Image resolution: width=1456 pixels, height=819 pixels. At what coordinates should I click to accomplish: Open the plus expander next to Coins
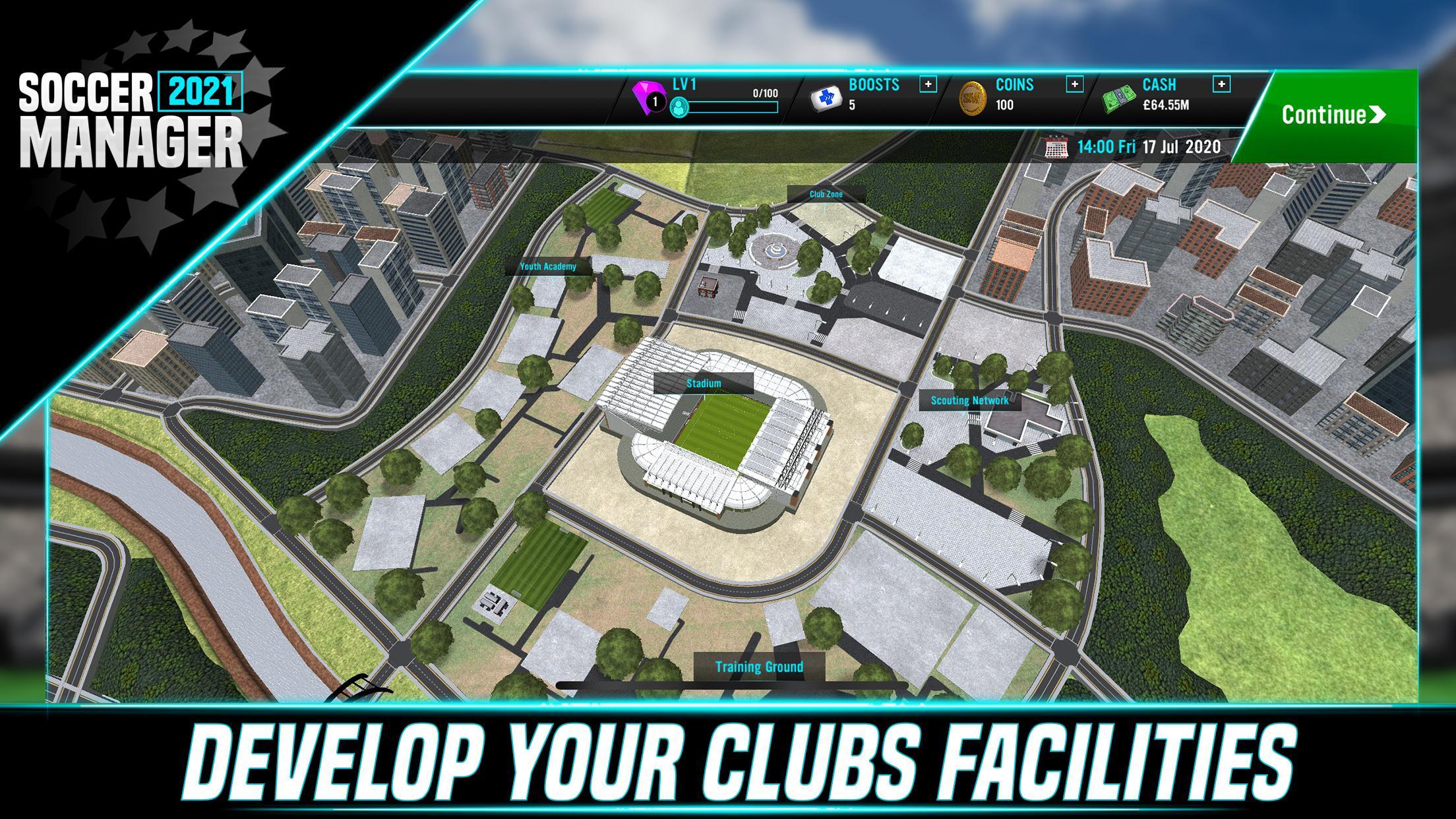1075,84
